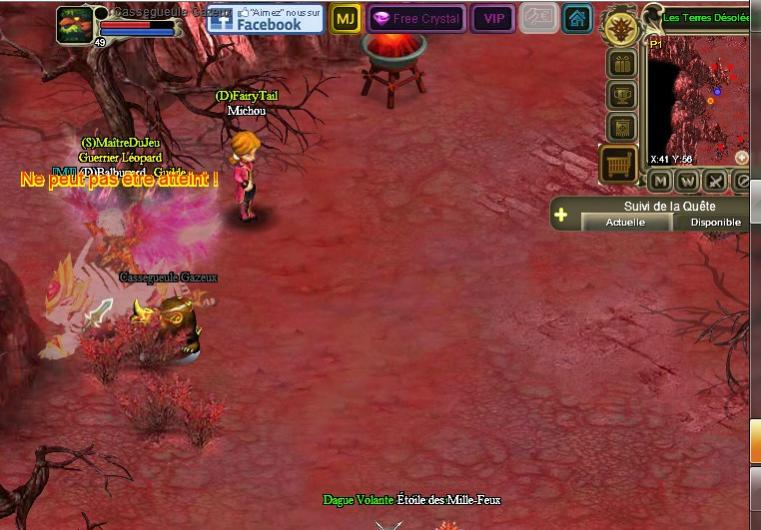This screenshot has height=530, width=761.
Task: Switch to the Actuelle quest tab
Action: coord(626,222)
